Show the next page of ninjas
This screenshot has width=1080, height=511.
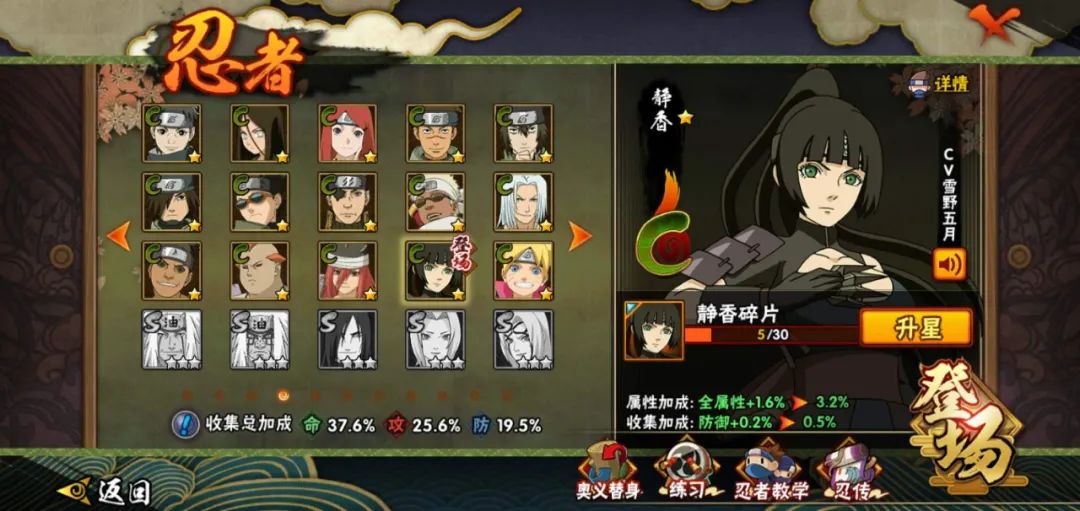(x=580, y=236)
